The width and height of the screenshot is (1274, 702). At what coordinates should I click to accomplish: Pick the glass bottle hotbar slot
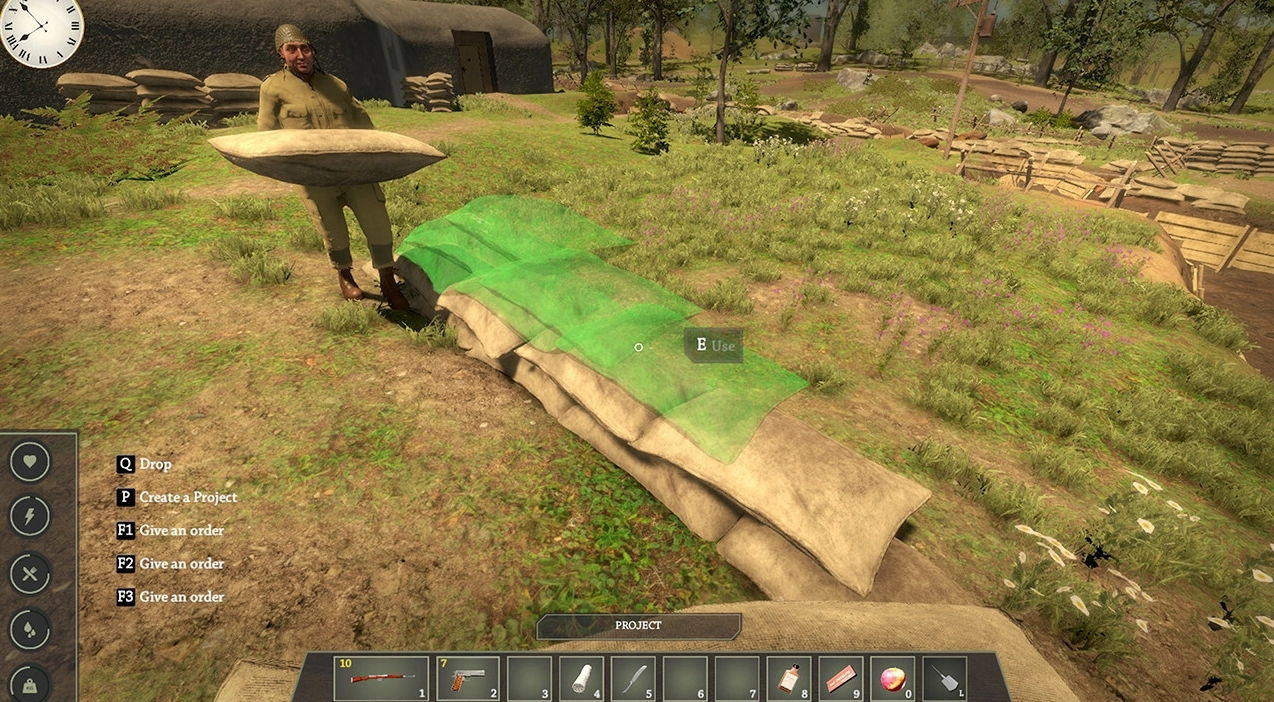point(789,678)
